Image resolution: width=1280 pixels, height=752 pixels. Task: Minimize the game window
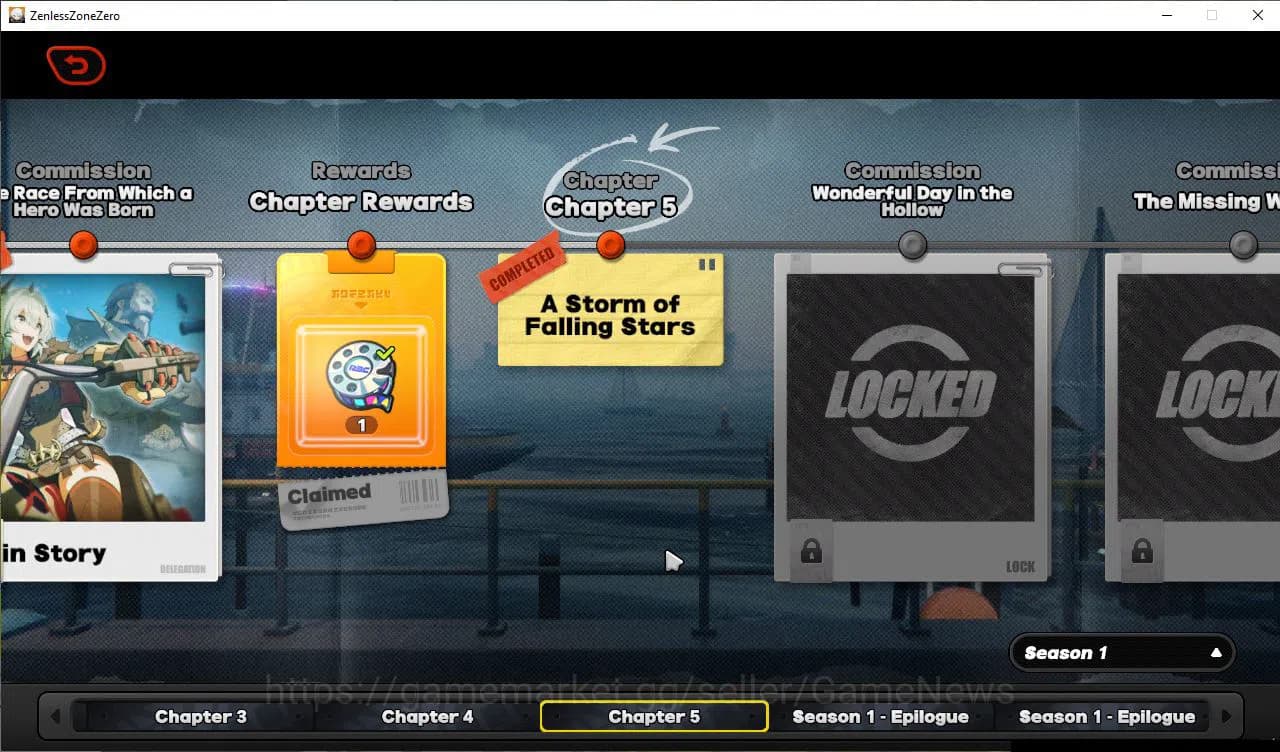tap(1166, 15)
